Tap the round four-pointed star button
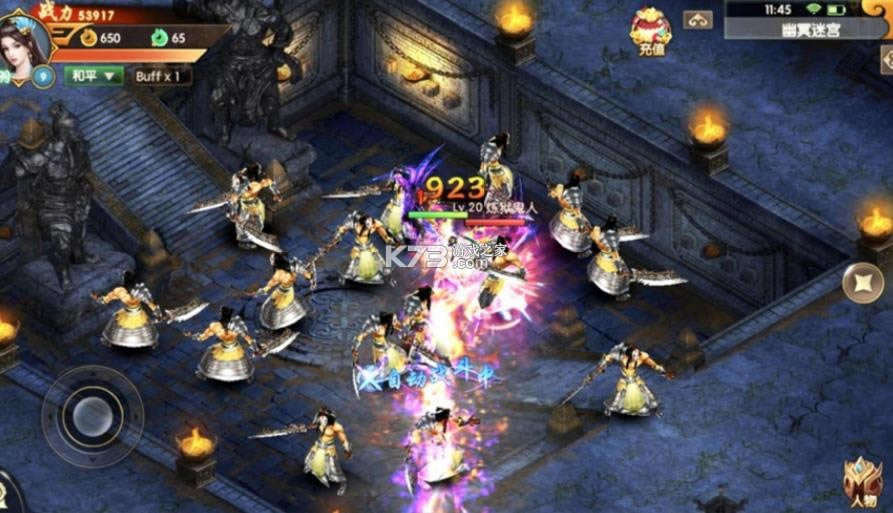This screenshot has width=893, height=513. [x=861, y=283]
